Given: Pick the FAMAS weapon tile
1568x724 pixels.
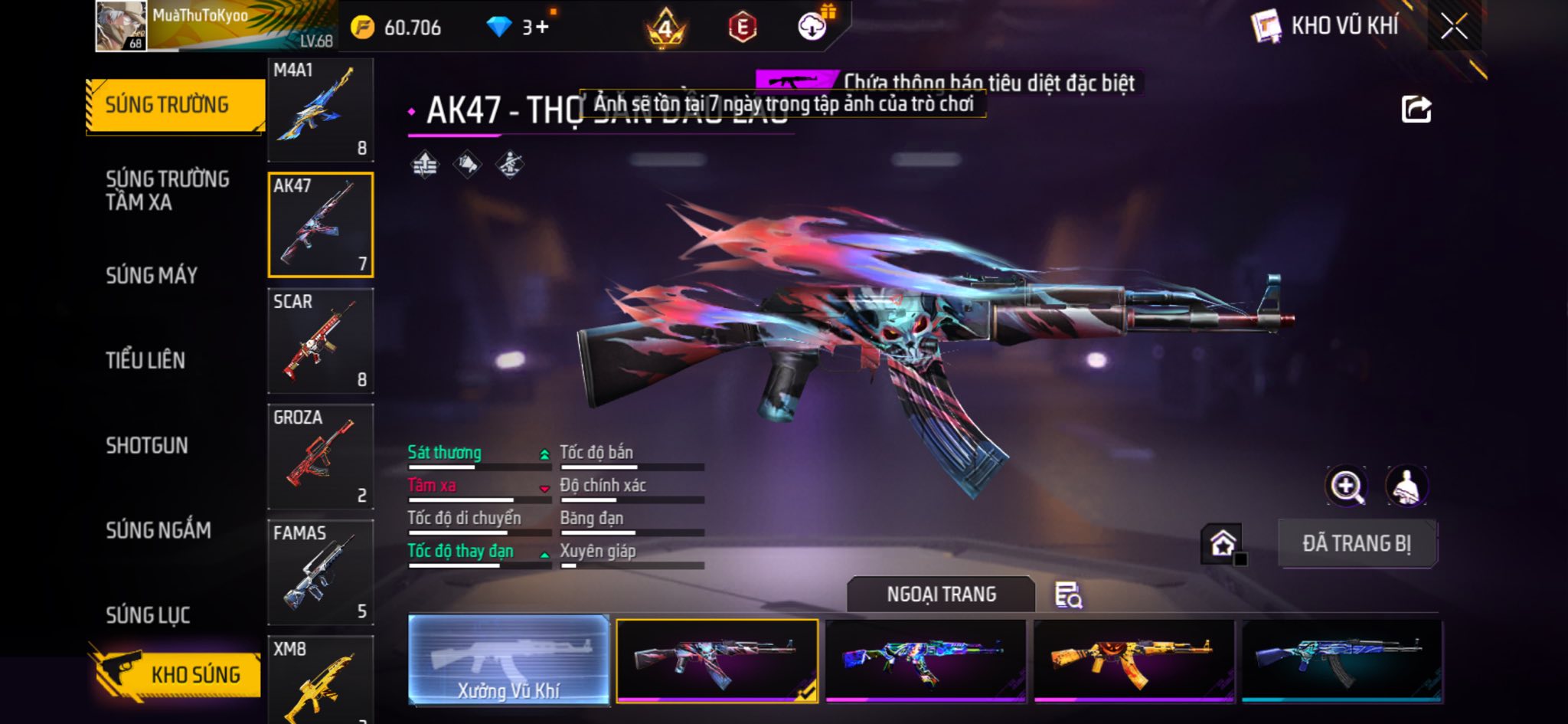Looking at the screenshot, I should [x=320, y=572].
